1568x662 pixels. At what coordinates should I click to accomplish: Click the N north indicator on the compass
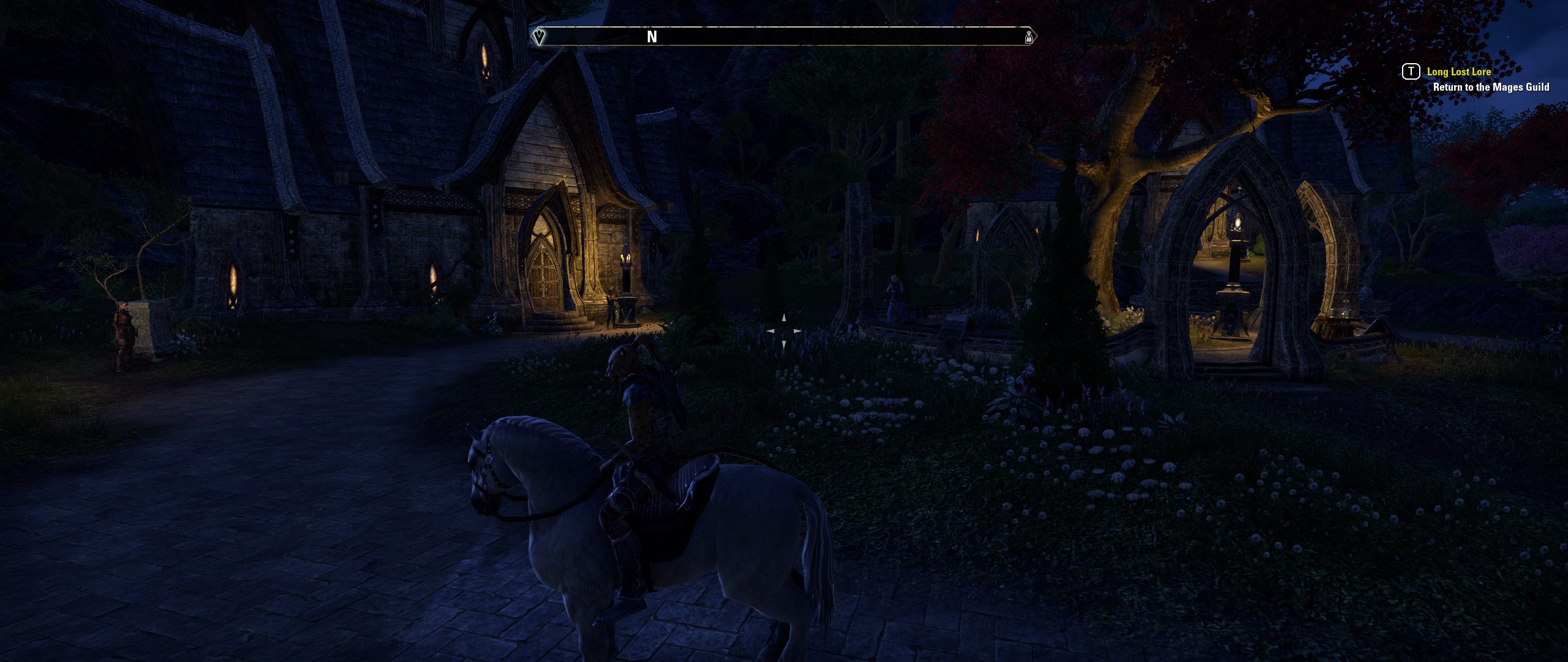[x=652, y=37]
